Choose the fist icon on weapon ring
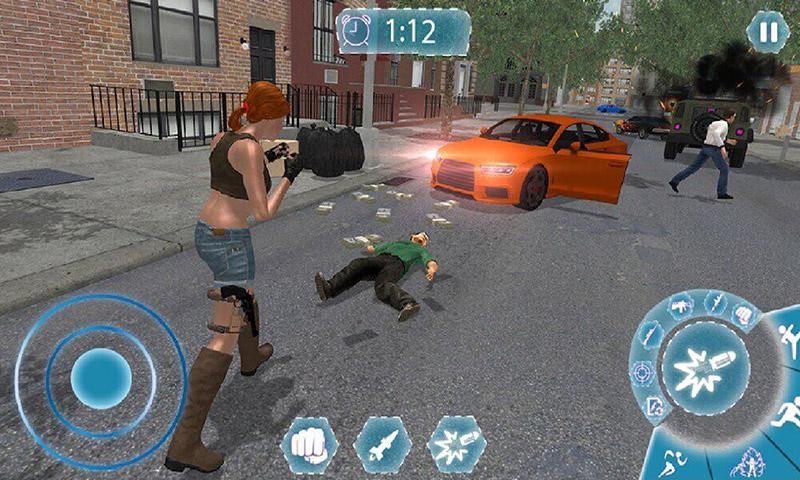The height and width of the screenshot is (480, 800). [x=741, y=314]
